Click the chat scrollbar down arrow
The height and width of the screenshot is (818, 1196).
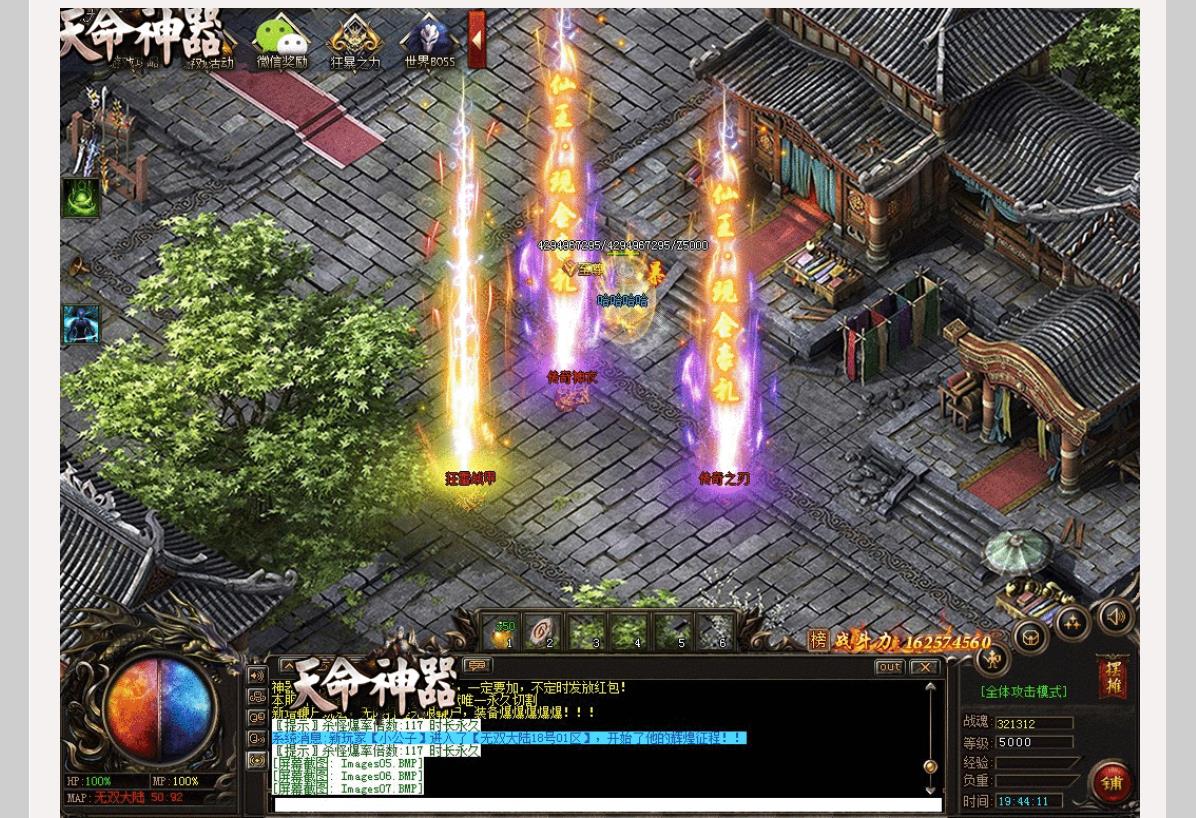coord(931,790)
